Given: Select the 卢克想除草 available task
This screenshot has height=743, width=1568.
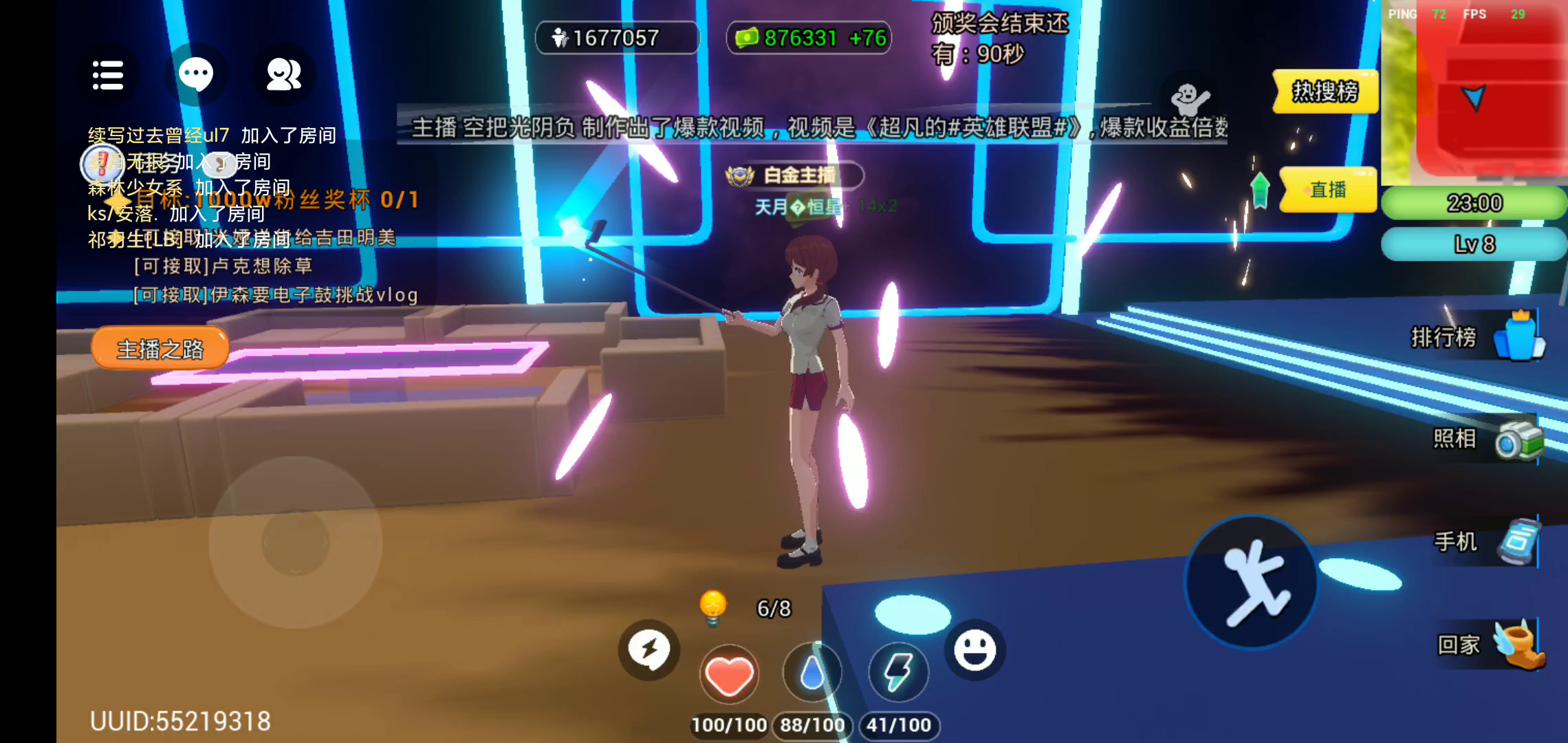Looking at the screenshot, I should pyautogui.click(x=224, y=266).
